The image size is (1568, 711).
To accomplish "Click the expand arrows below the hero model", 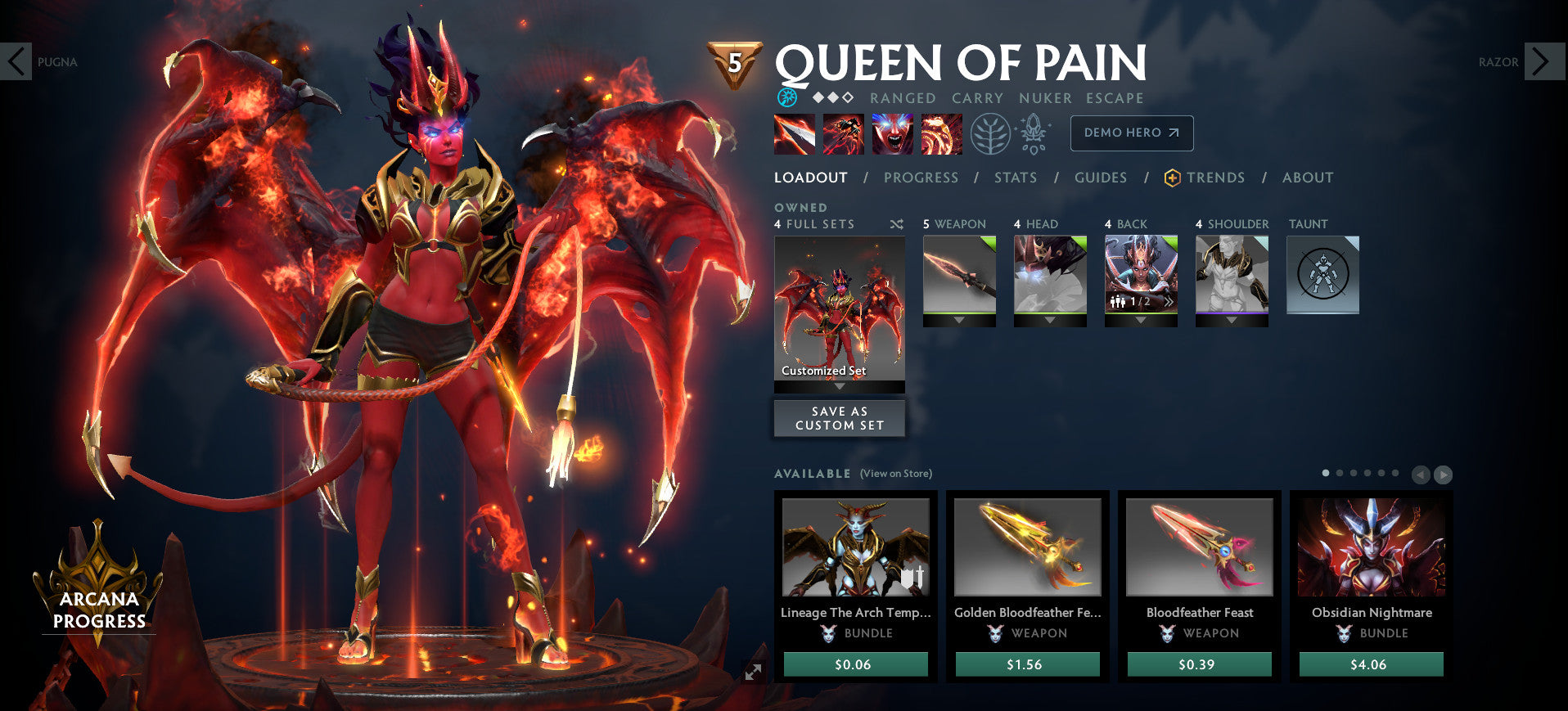I will [755, 673].
